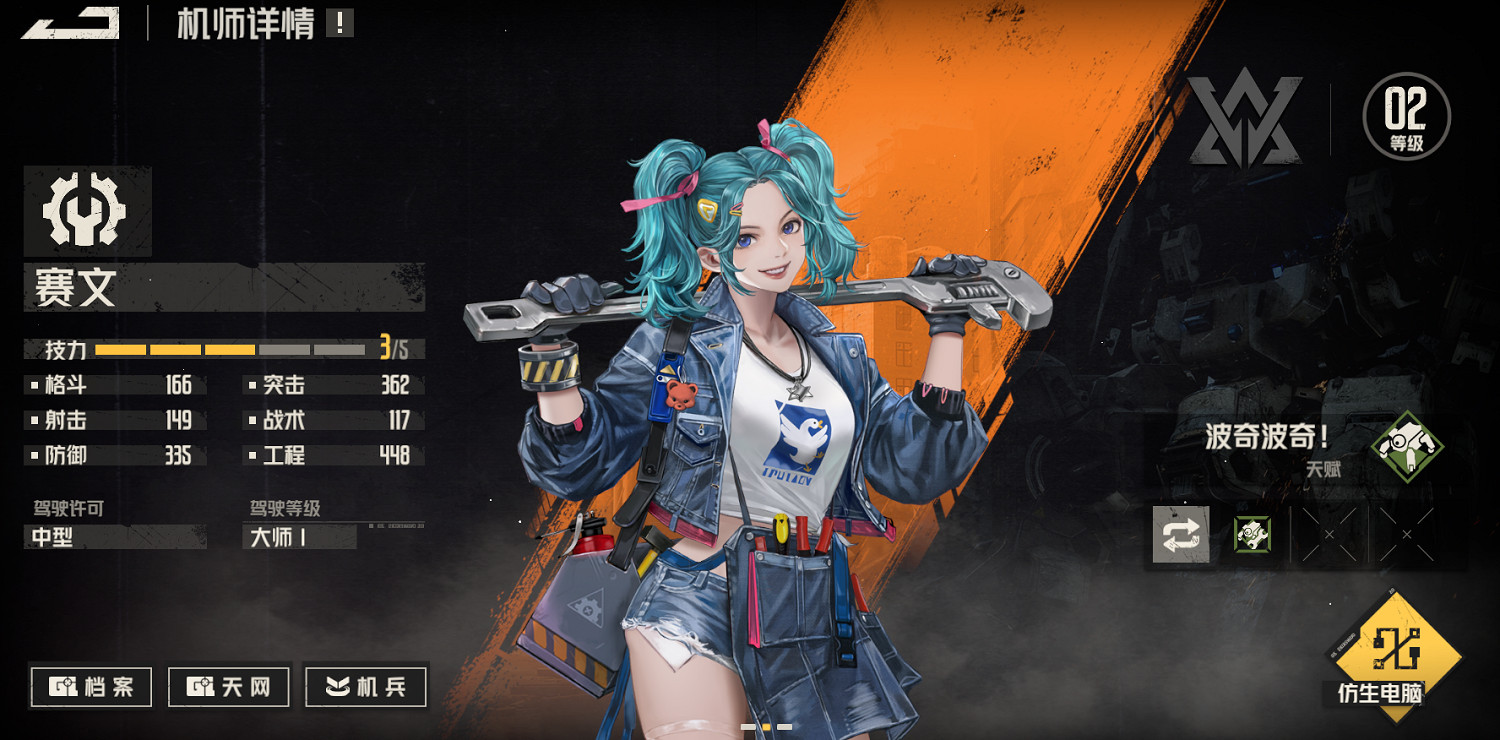The height and width of the screenshot is (740, 1500).
Task: Click the swap arrows talent button
Action: tap(1181, 535)
